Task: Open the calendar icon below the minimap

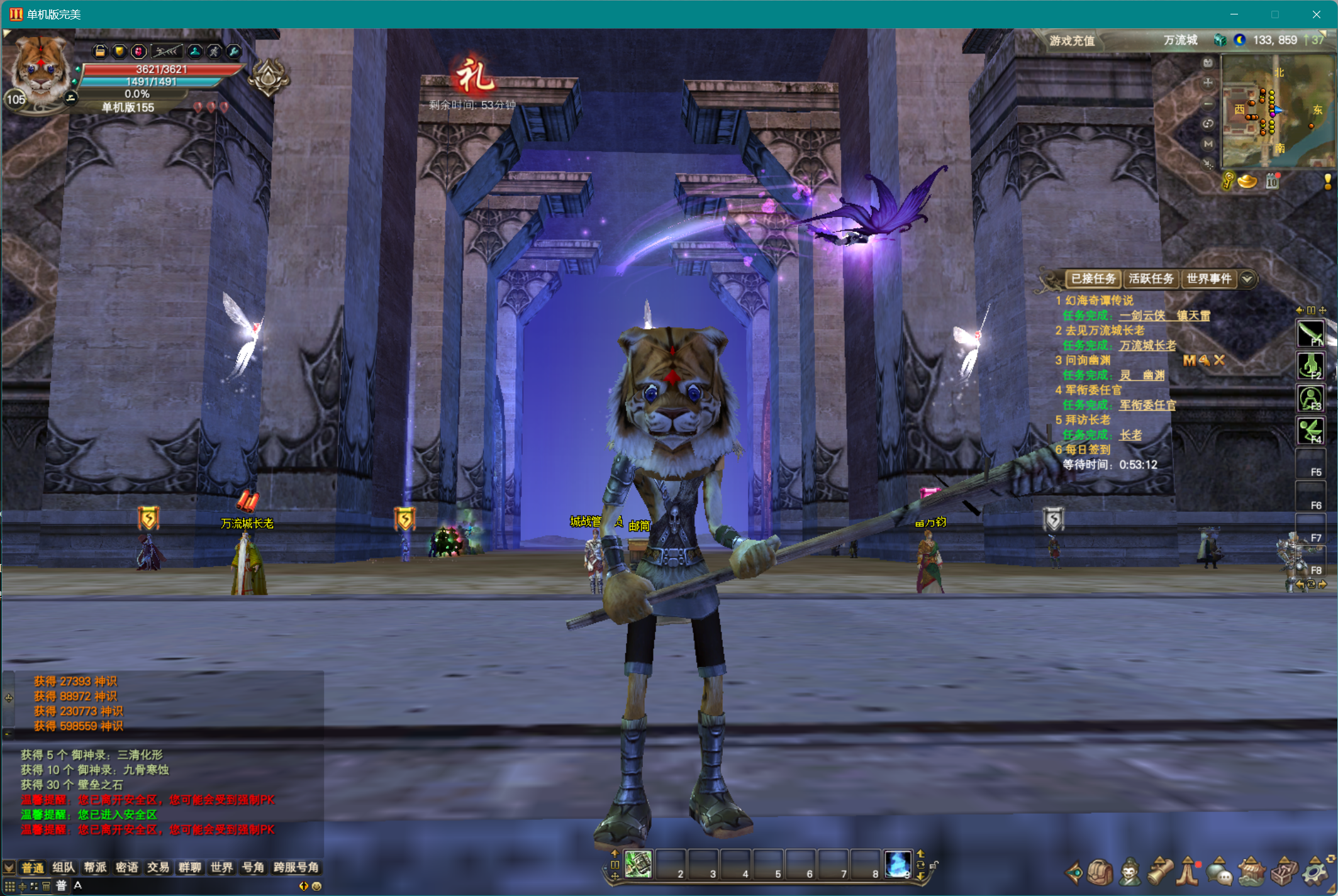Action: [1272, 182]
